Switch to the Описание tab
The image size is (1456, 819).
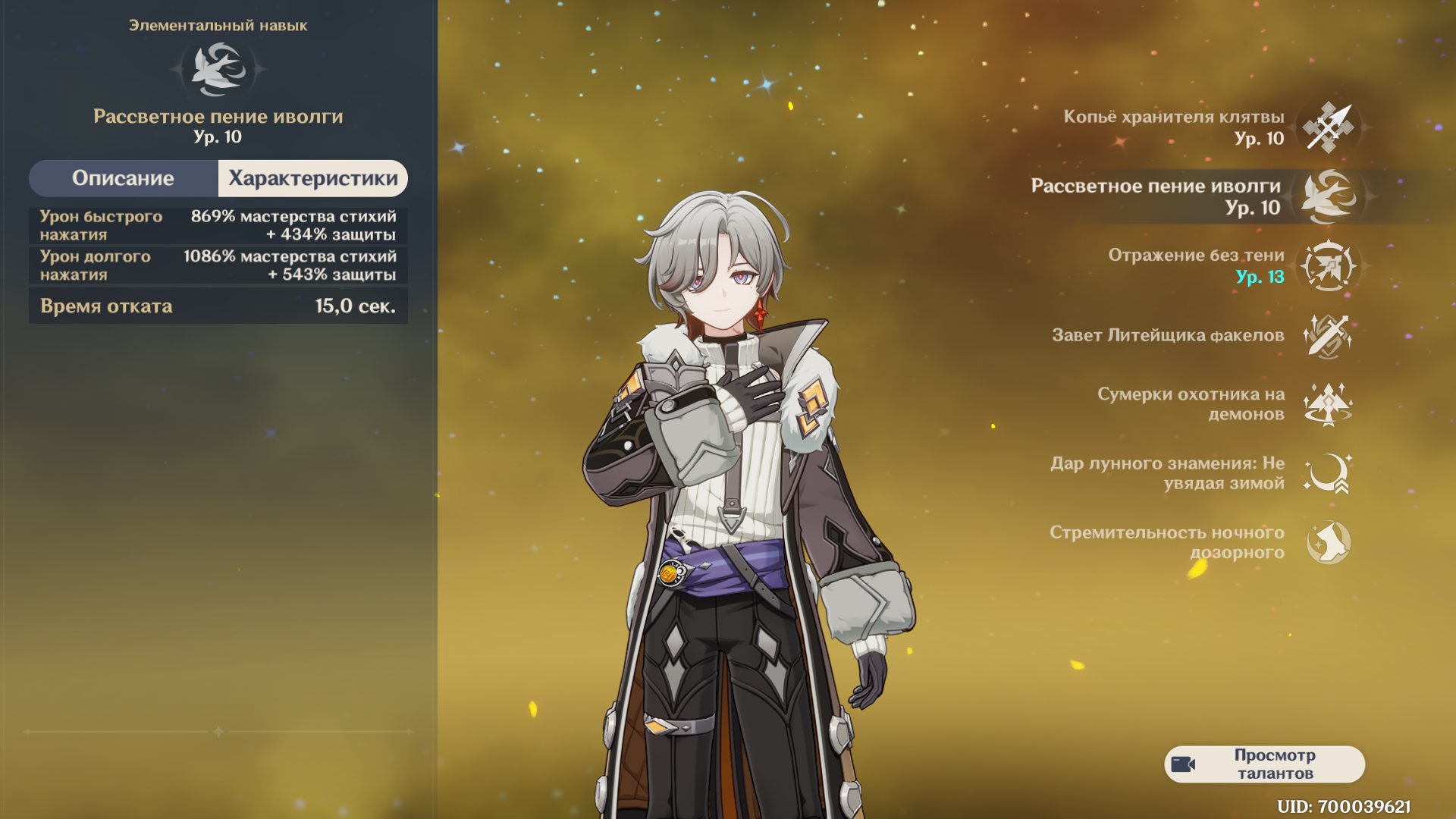tap(124, 178)
